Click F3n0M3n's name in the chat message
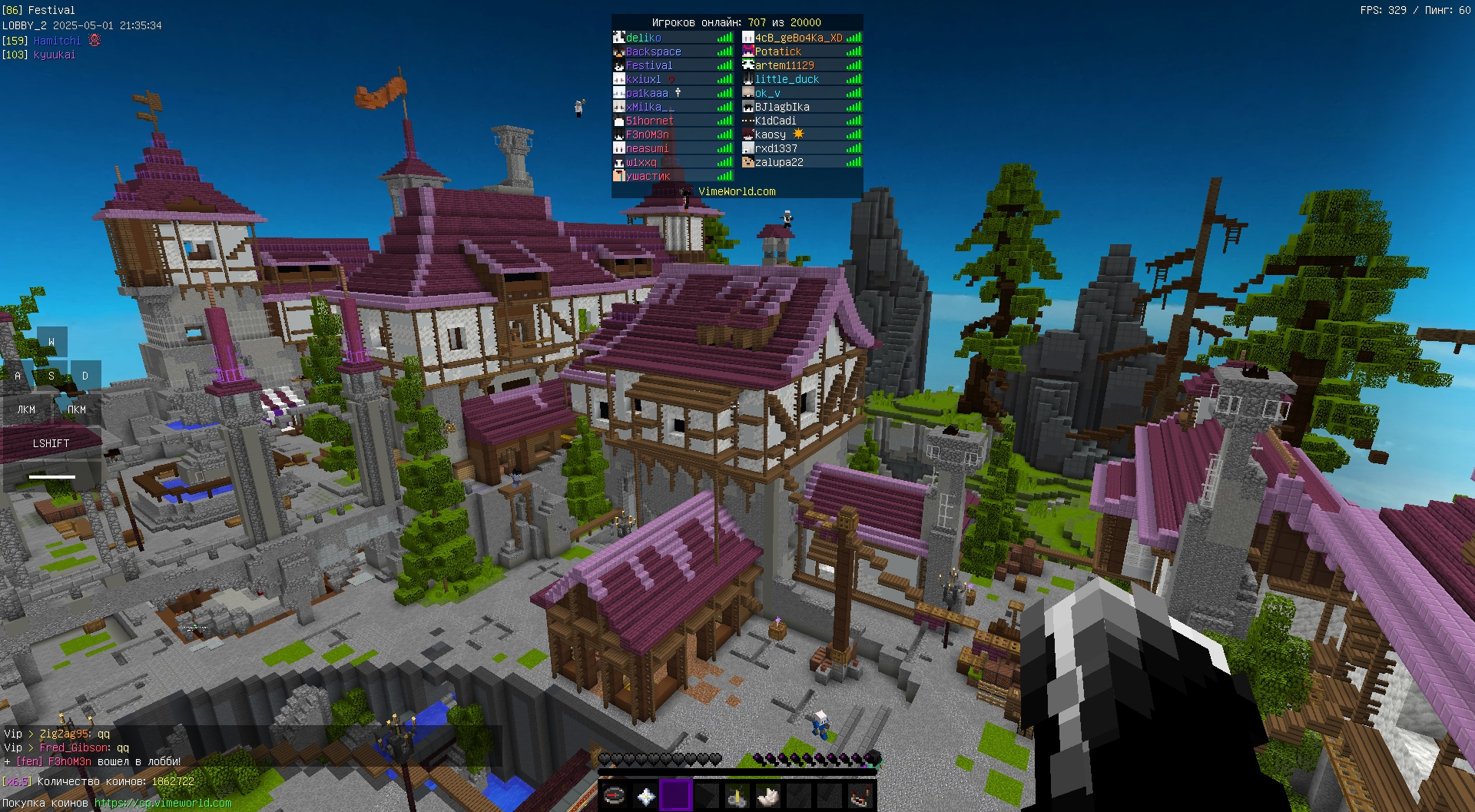 (x=69, y=761)
